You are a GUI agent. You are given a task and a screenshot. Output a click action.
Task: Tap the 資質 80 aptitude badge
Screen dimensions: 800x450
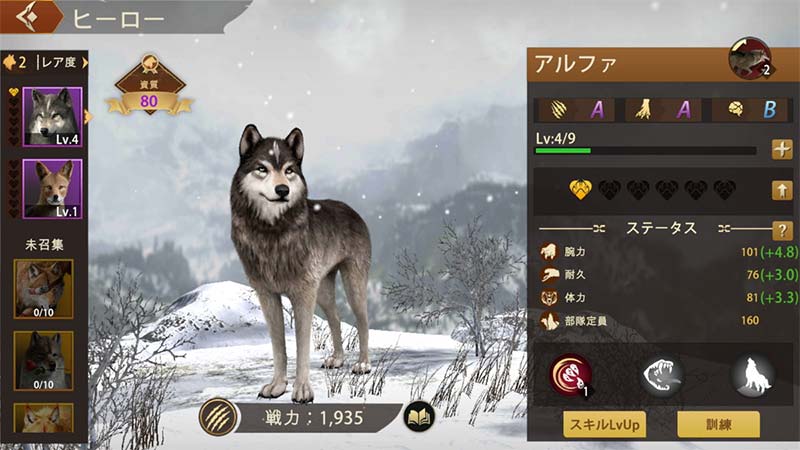149,93
